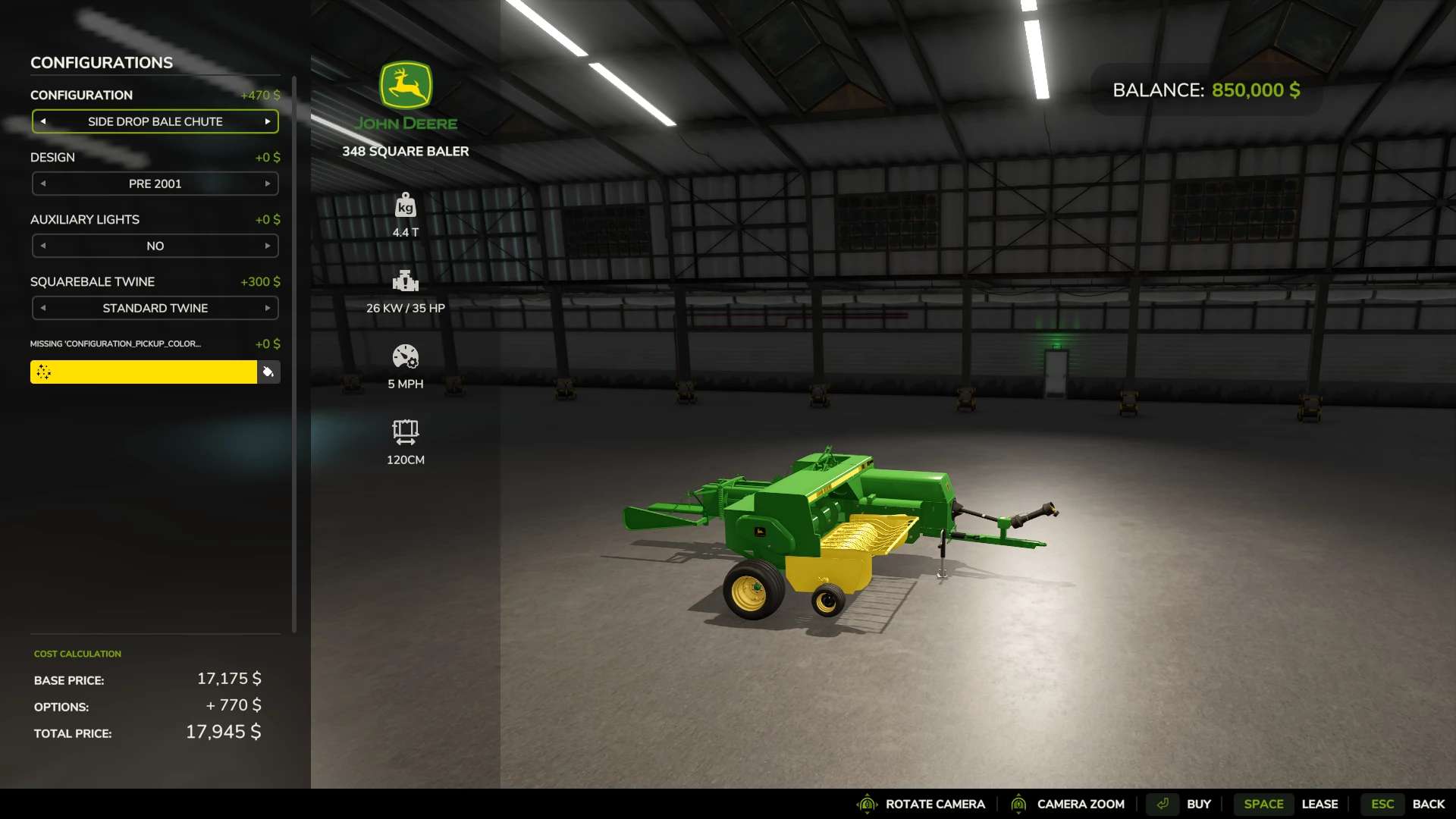Image resolution: width=1456 pixels, height=819 pixels.
Task: Choose previous Squarebale Twine option
Action: coord(43,308)
